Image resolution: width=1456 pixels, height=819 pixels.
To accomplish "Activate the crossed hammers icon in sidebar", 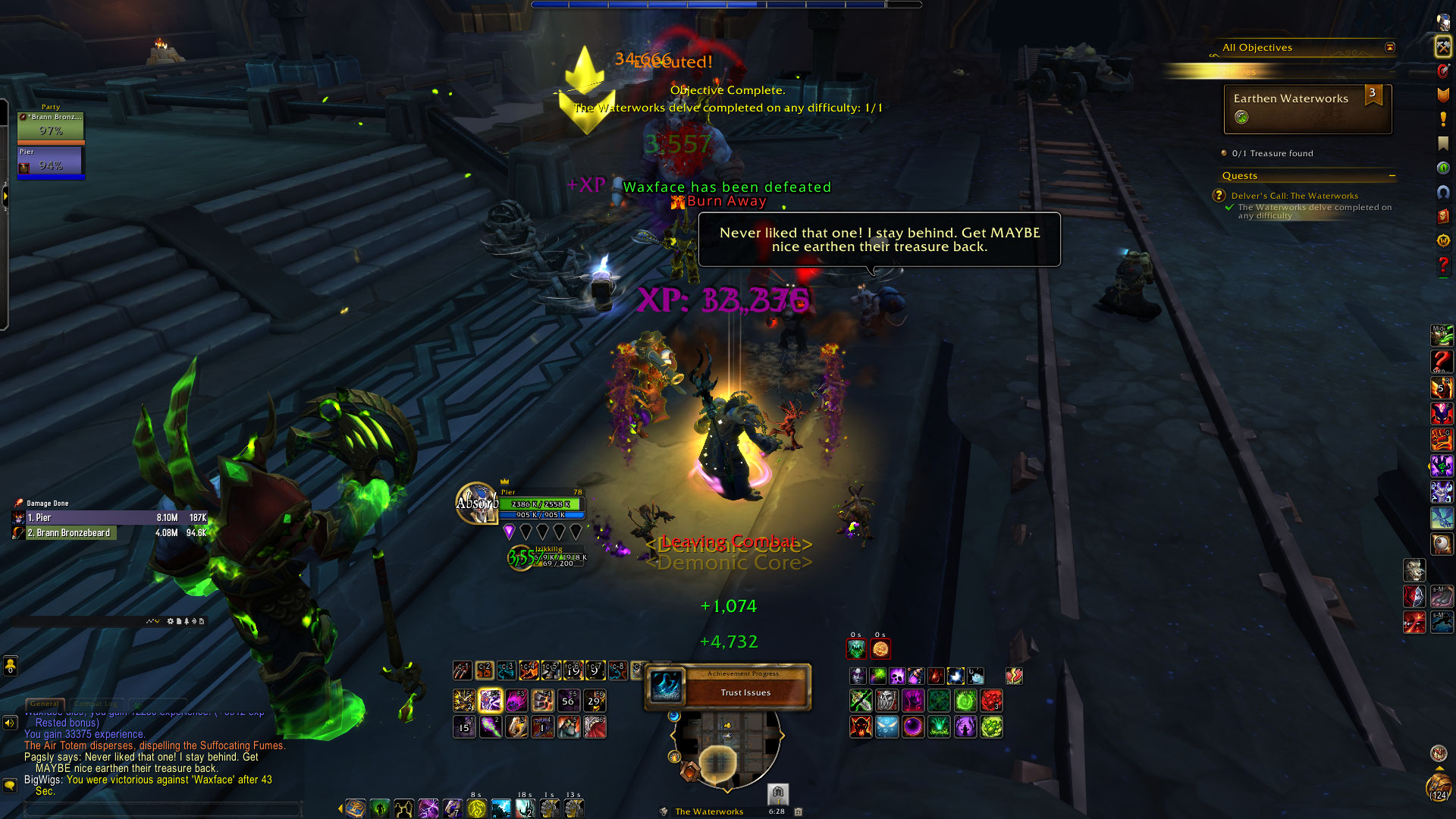I will [1442, 47].
